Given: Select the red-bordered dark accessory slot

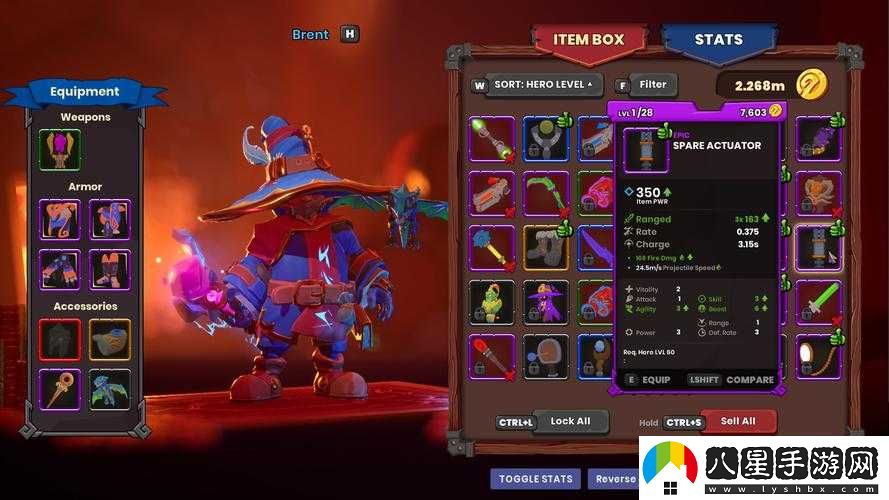Looking at the screenshot, I should (59, 339).
